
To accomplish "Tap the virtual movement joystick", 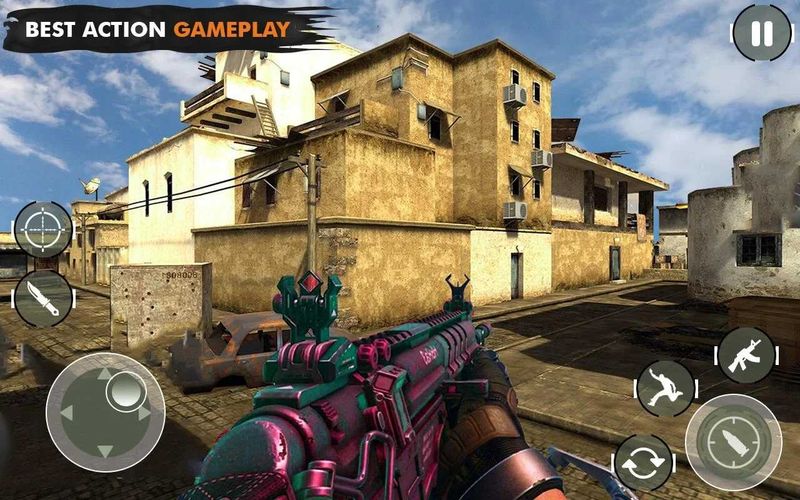I will [x=105, y=412].
